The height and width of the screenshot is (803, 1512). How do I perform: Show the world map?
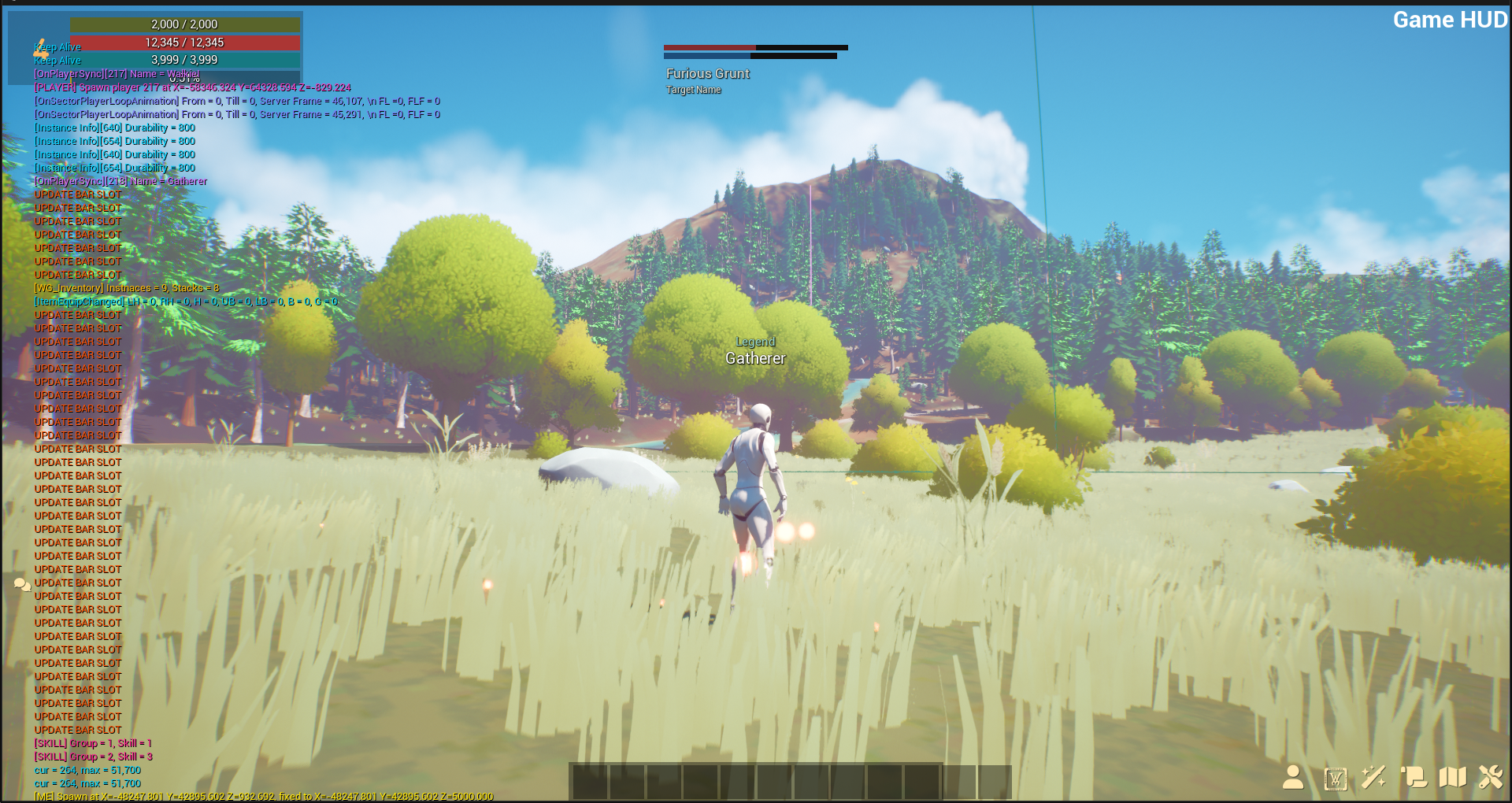pos(1452,778)
